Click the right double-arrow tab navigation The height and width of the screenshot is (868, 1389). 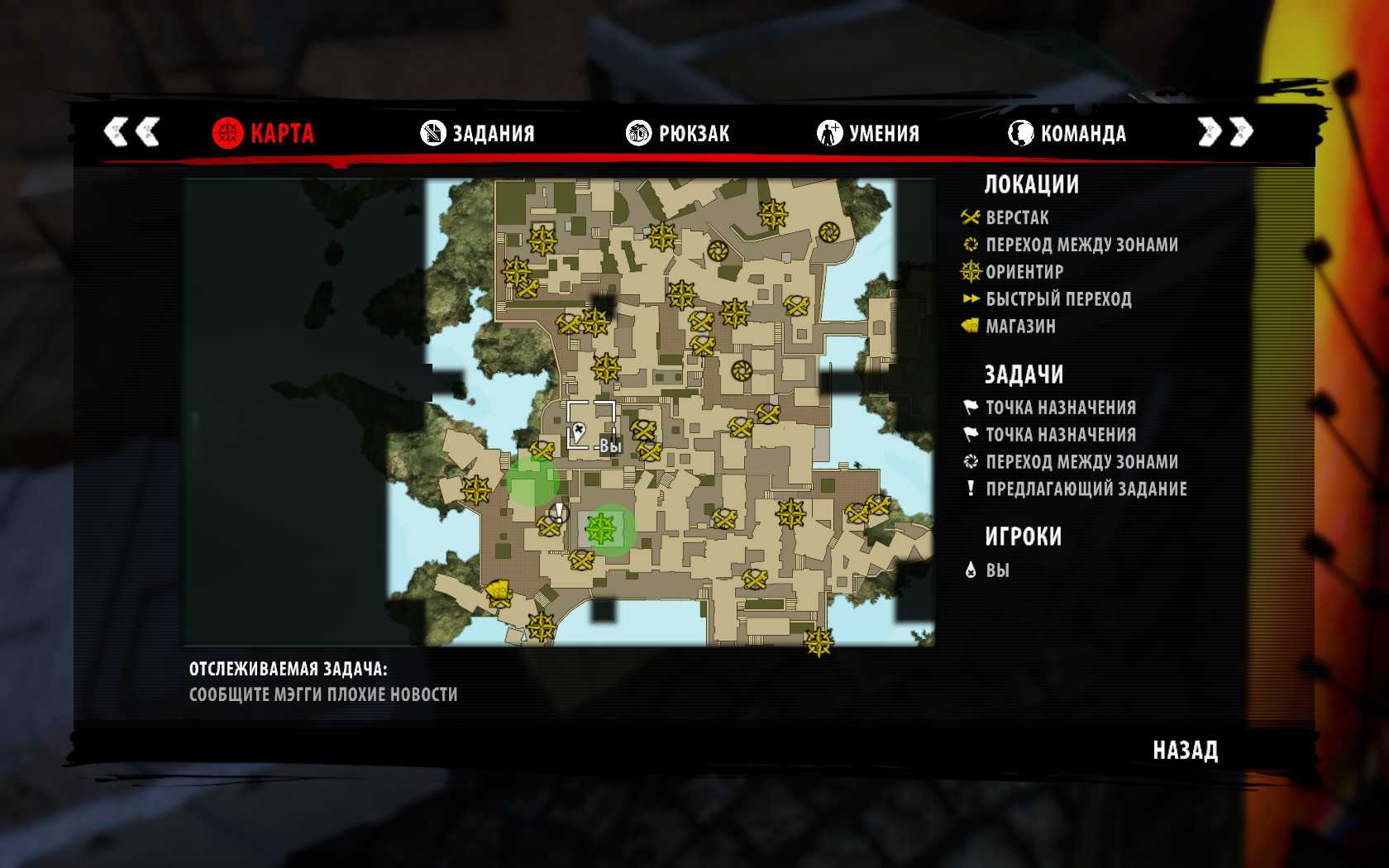pos(1225,131)
